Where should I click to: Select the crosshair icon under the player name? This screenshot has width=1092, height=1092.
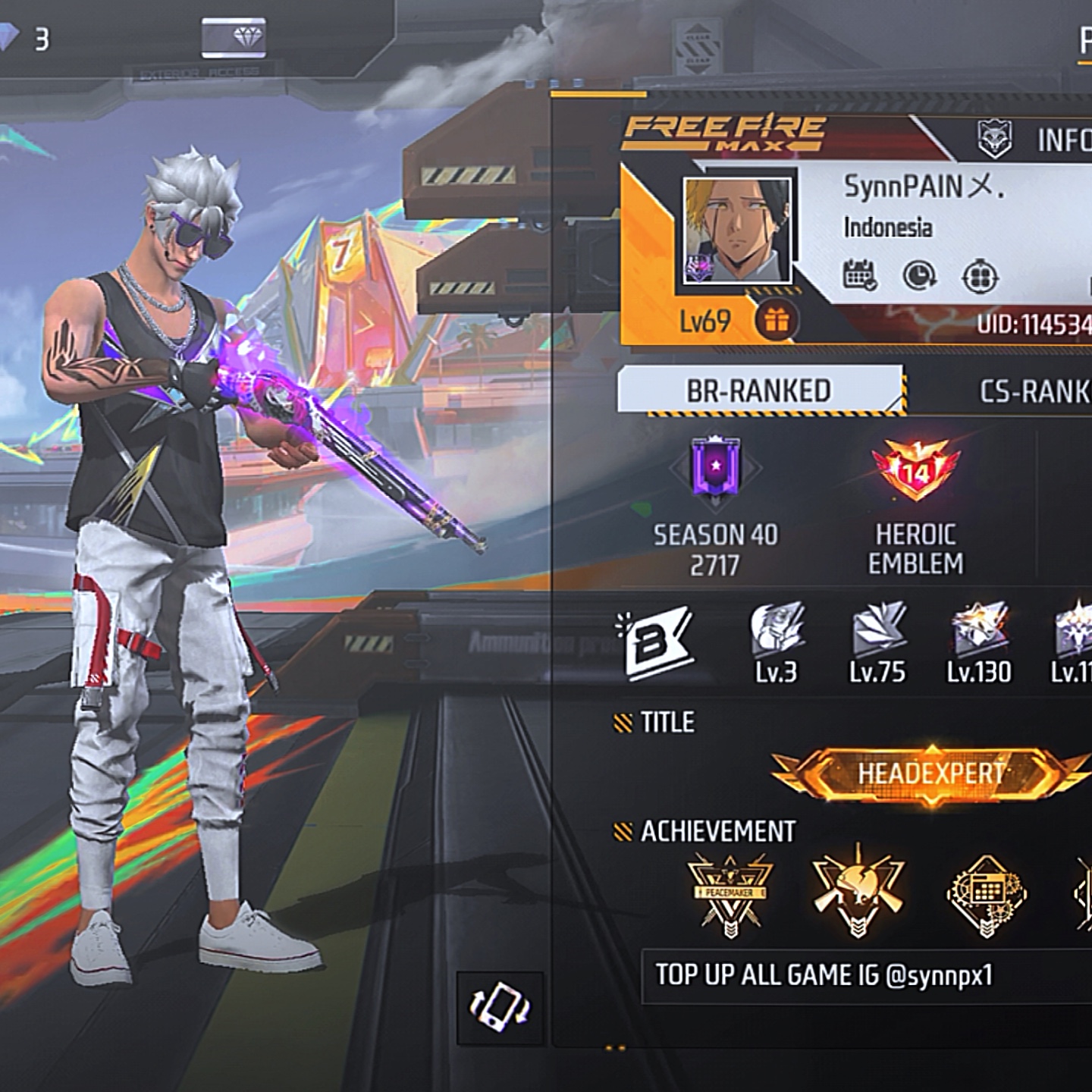pos(980,277)
